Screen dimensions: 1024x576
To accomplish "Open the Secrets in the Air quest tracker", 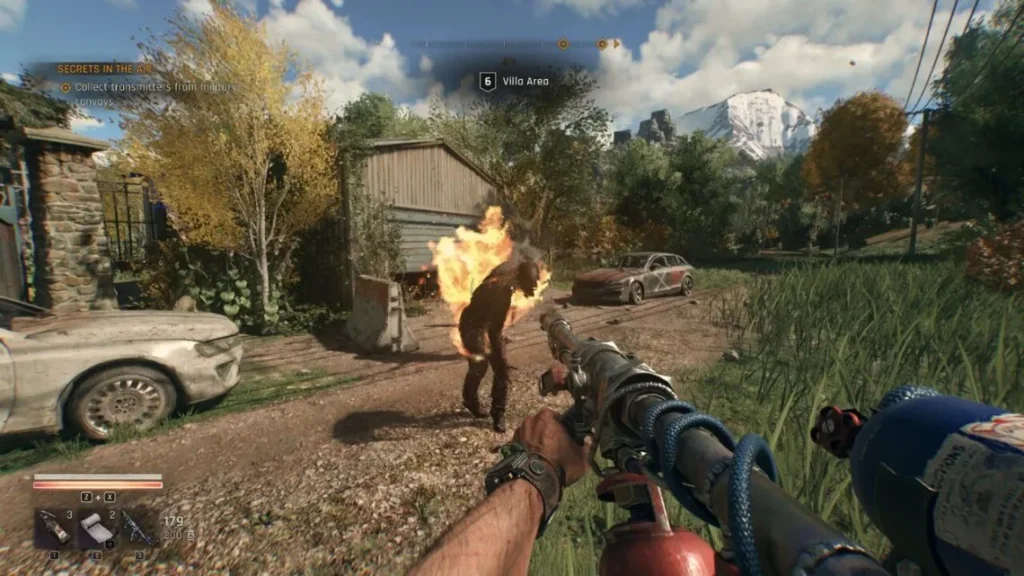I will point(104,69).
